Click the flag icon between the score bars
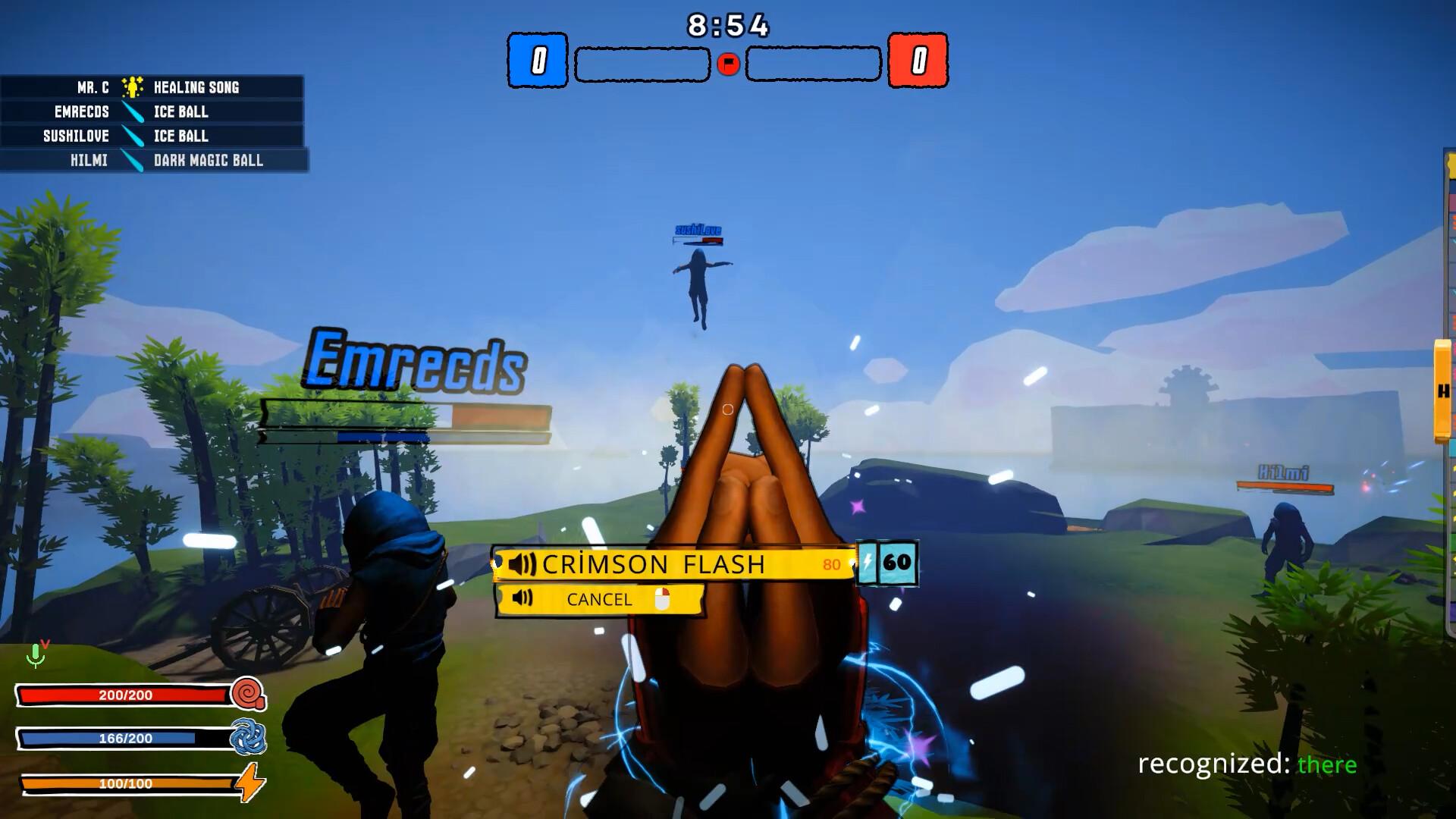1456x819 pixels. coord(726,64)
